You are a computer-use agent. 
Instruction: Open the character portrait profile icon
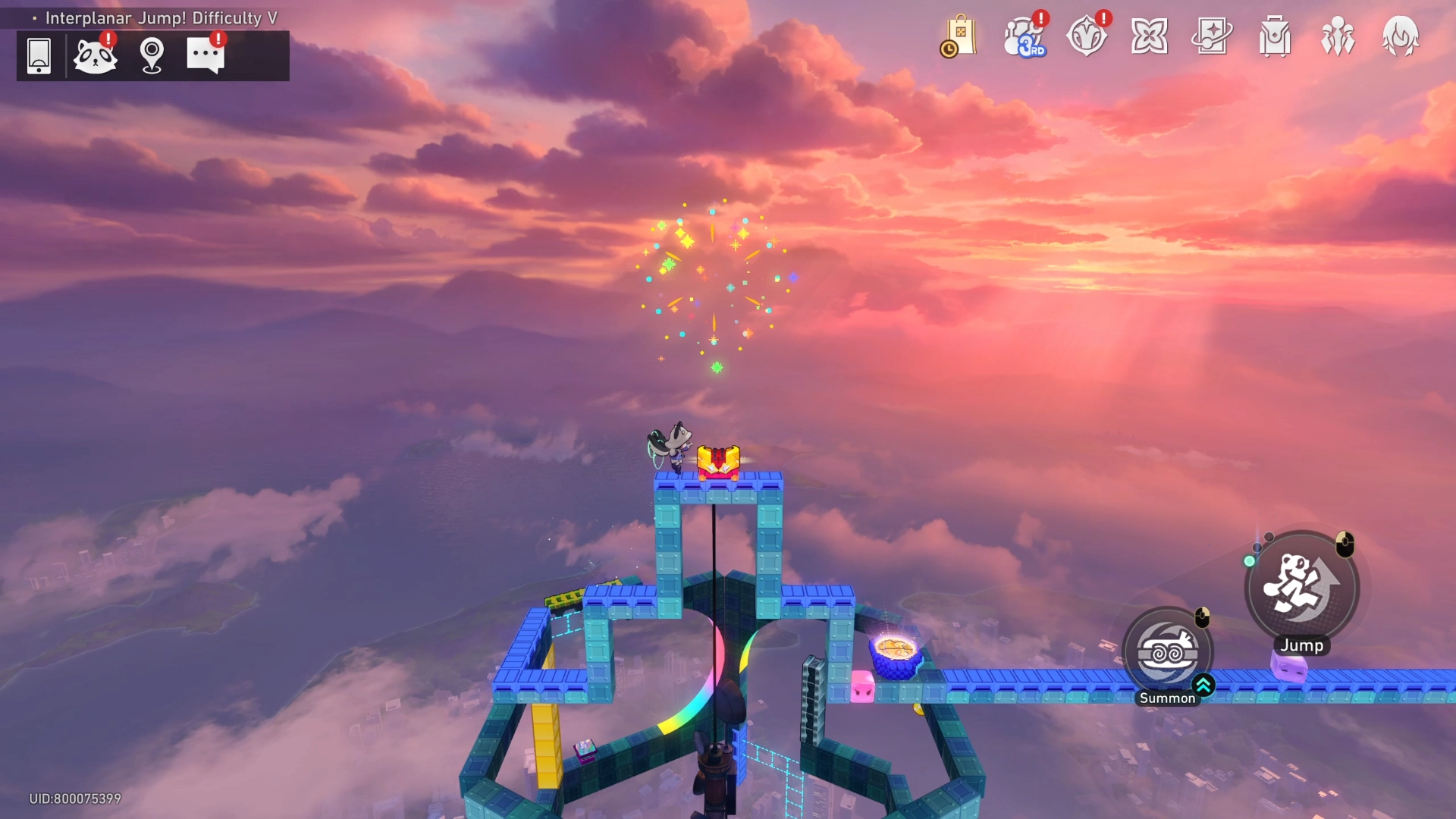pos(1400,36)
